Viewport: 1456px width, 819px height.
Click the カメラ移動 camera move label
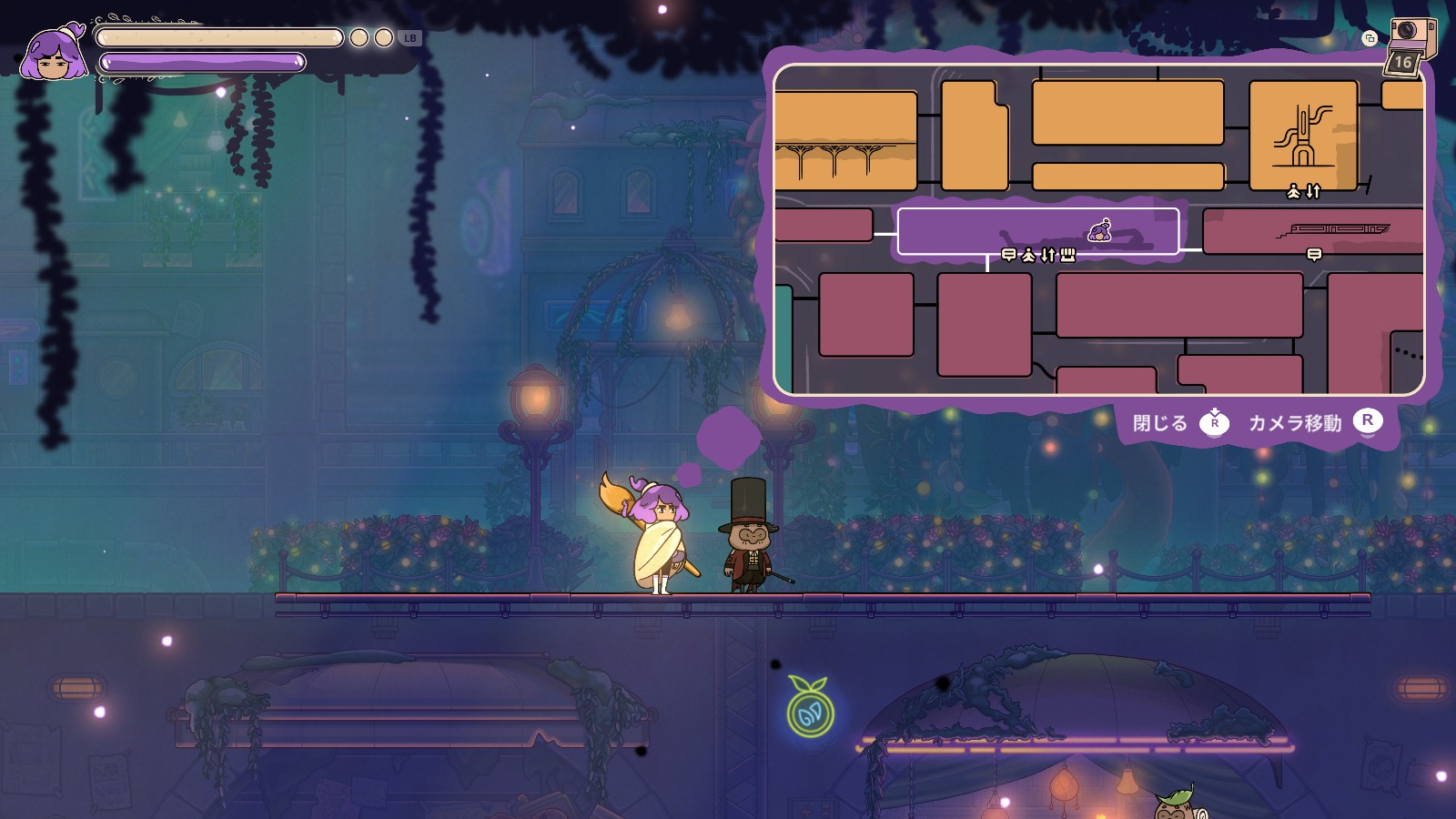point(1295,423)
